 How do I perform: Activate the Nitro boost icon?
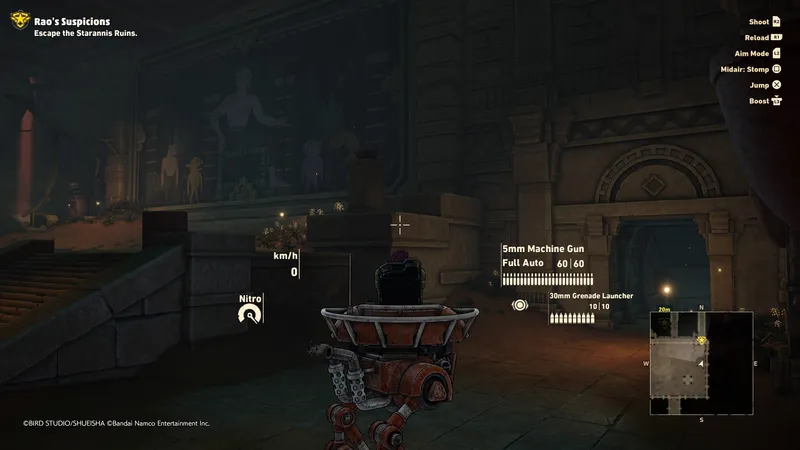coord(250,315)
